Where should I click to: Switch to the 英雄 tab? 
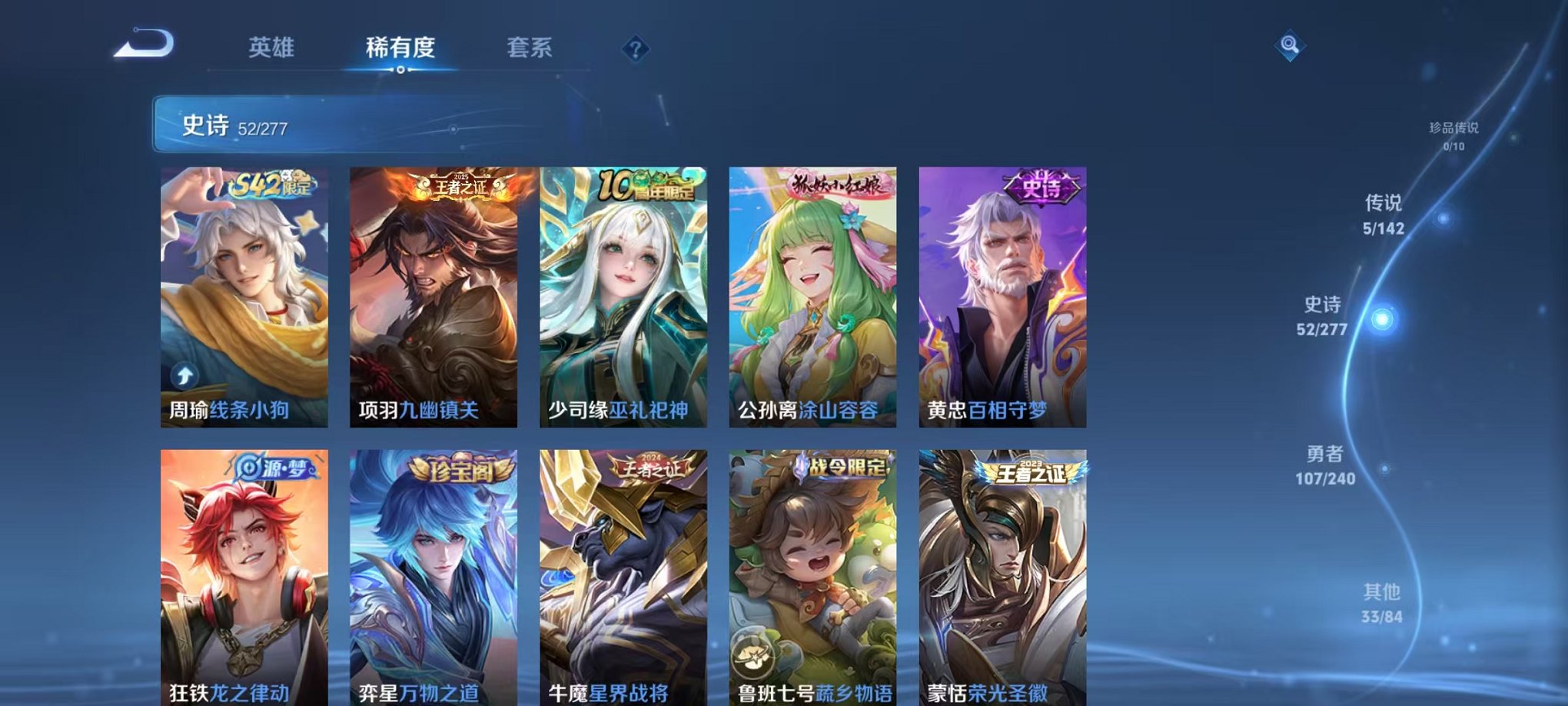(x=271, y=48)
